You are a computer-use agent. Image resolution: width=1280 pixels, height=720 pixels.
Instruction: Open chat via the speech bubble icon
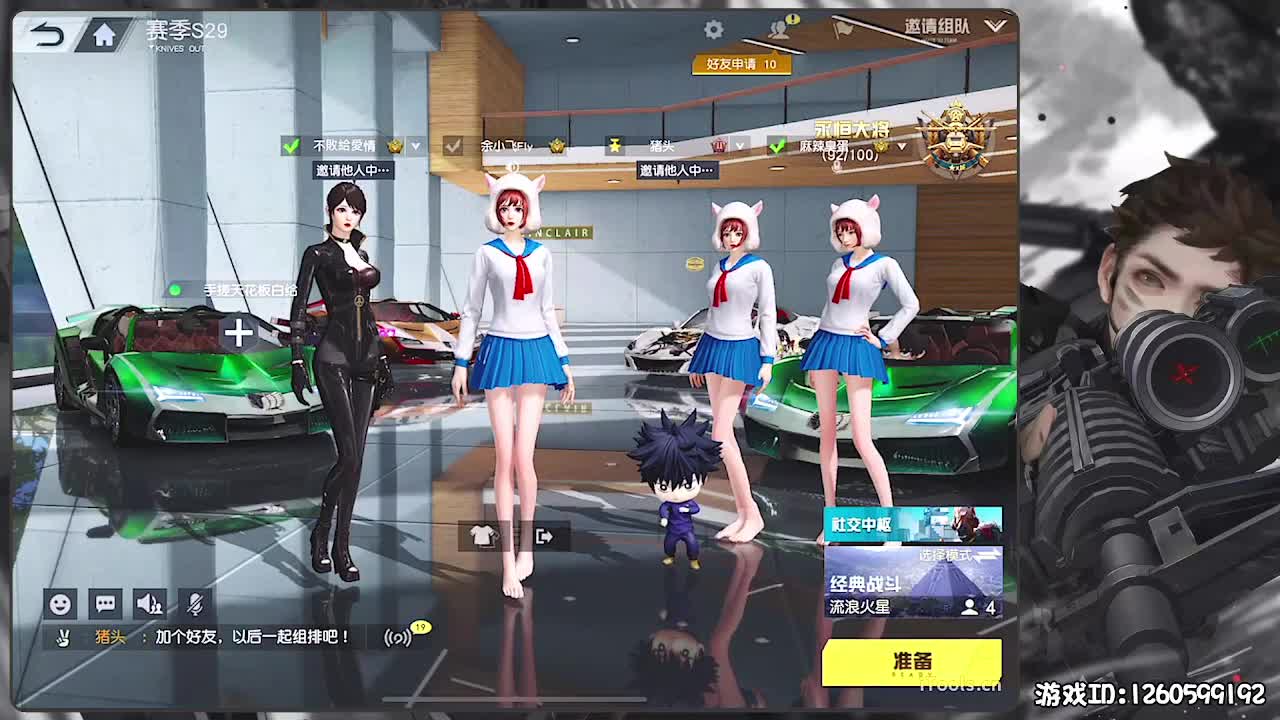[104, 604]
